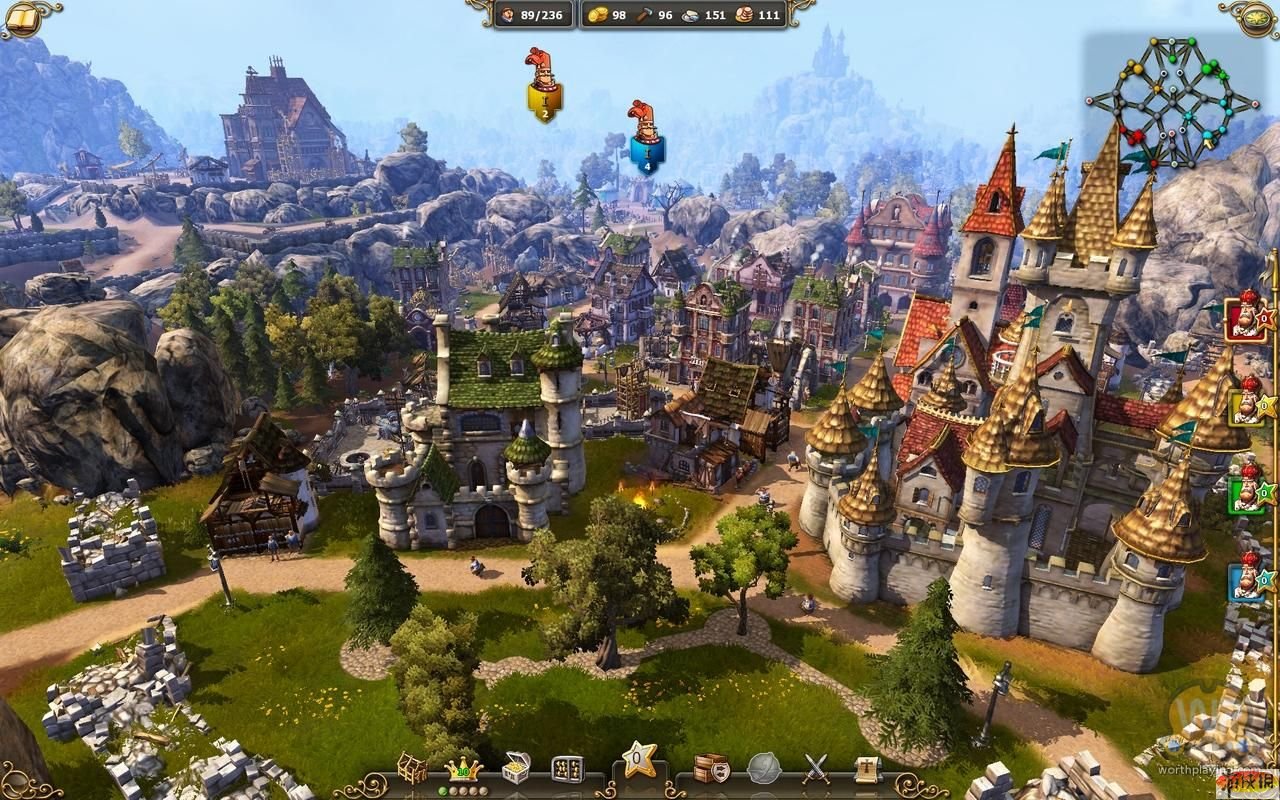This screenshot has width=1280, height=800.
Task: Toggle the red king's victory badge
Action: 1246,320
